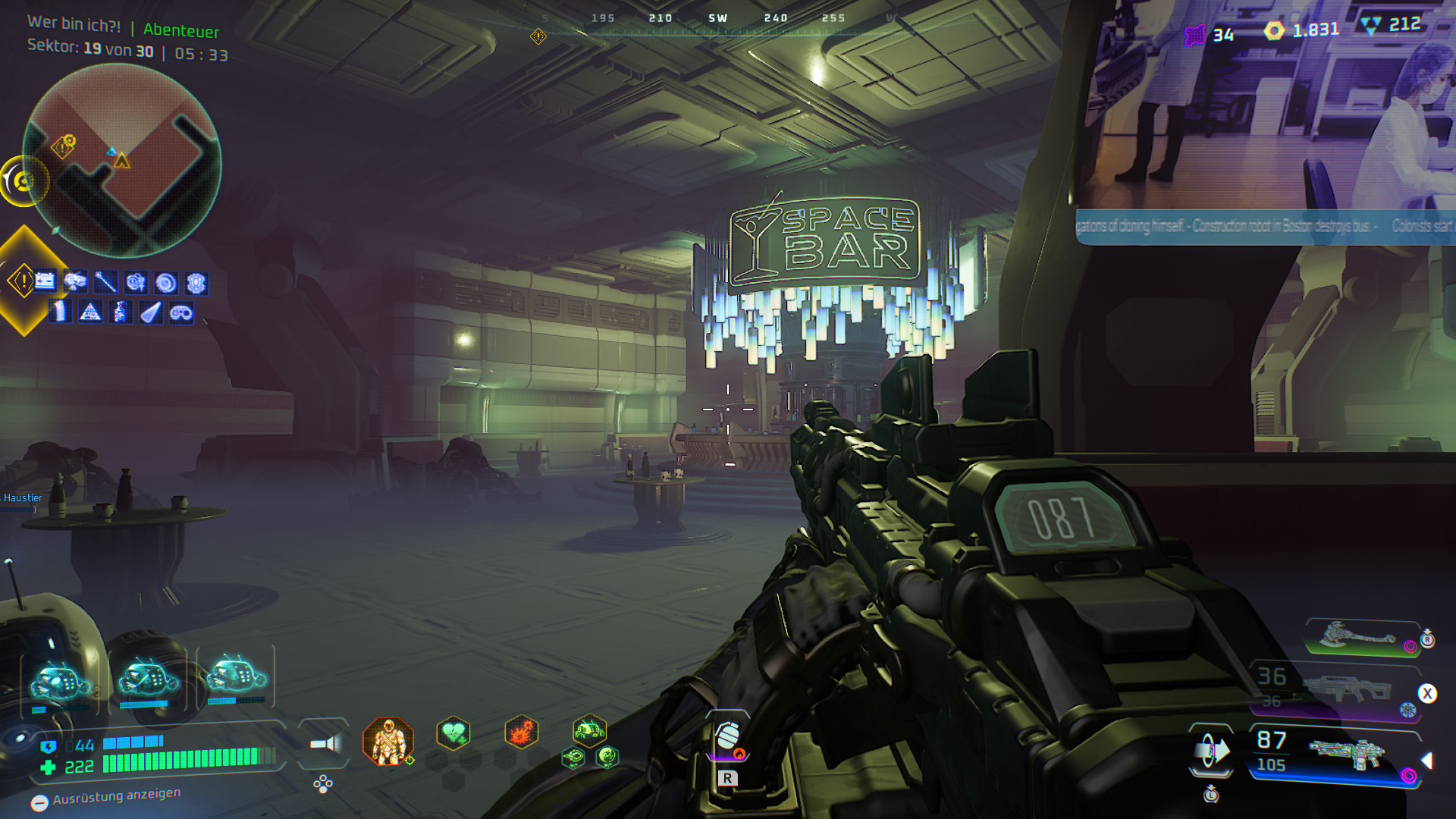Select the axe melee weapon slot
1456x819 pixels.
pyautogui.click(x=1361, y=637)
